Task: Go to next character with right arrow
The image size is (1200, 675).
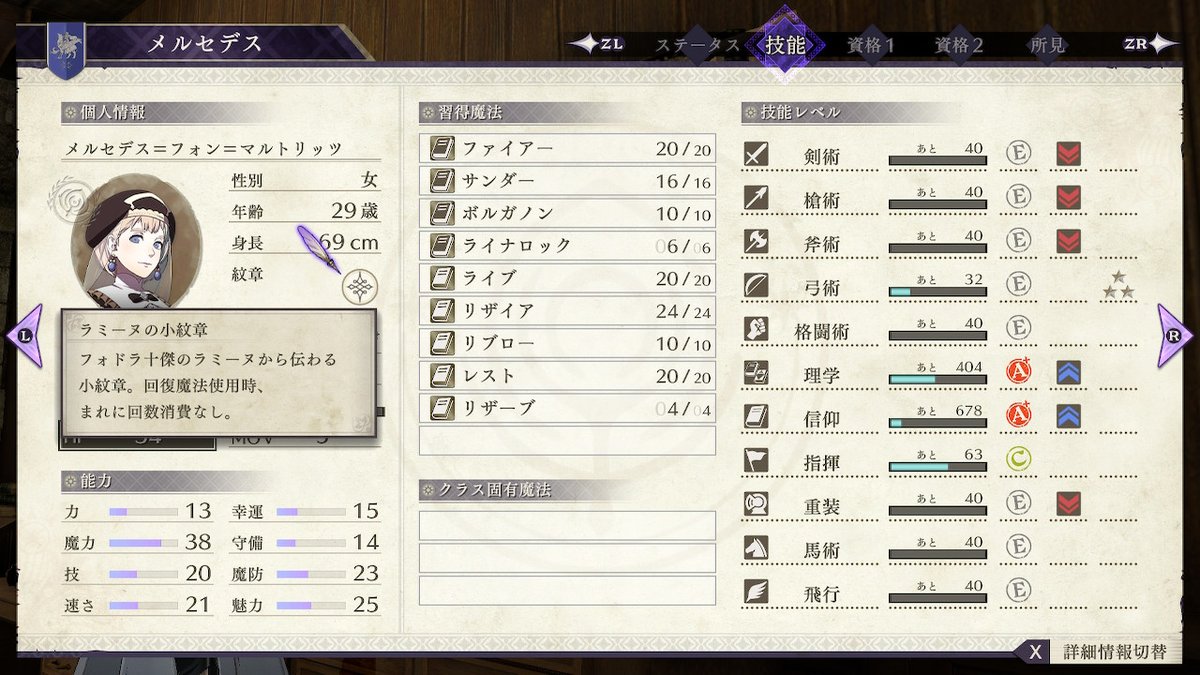Action: tap(1175, 335)
